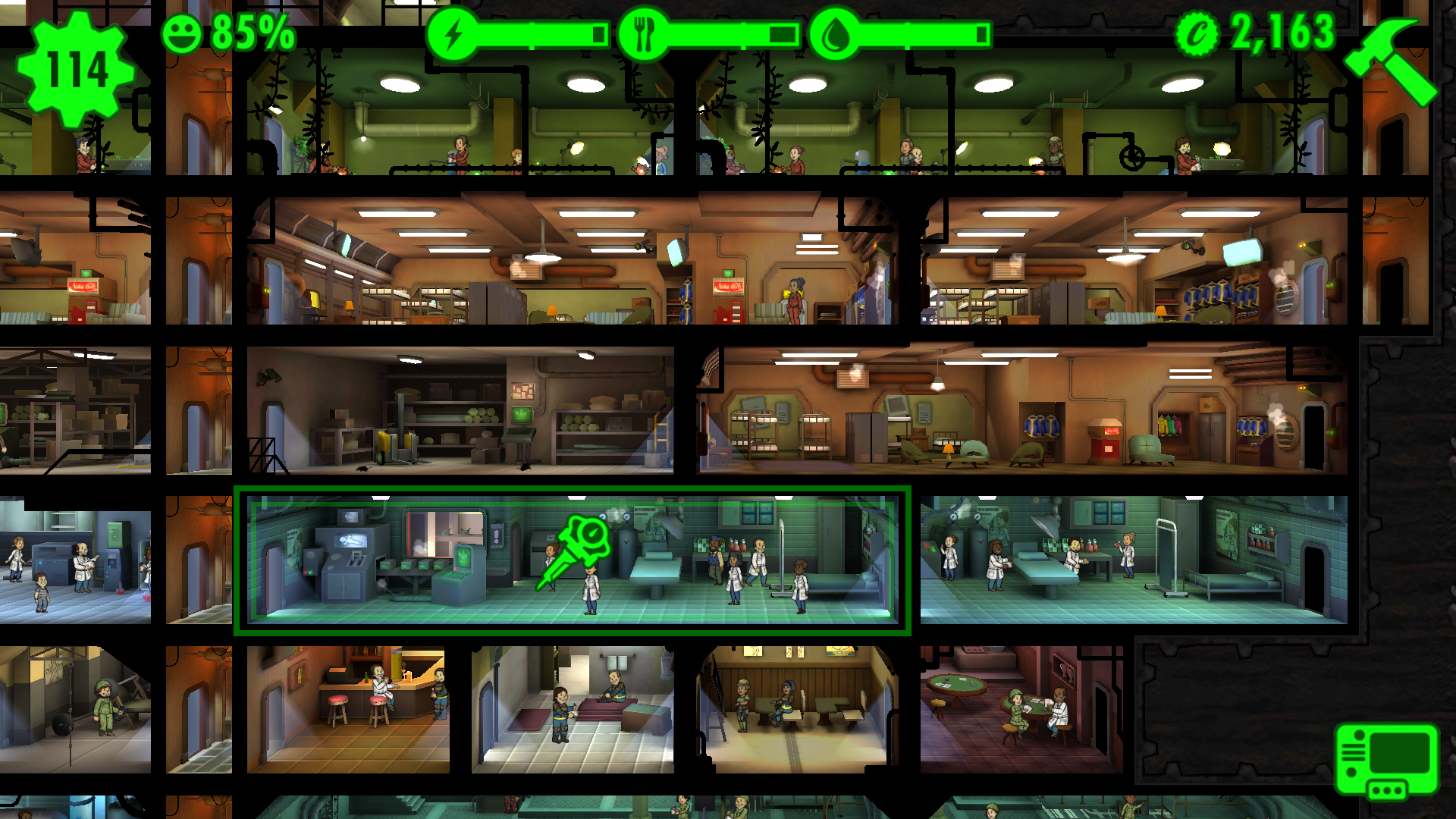Click the food fork icon
Viewport: 1456px width, 819px height.
(x=644, y=32)
